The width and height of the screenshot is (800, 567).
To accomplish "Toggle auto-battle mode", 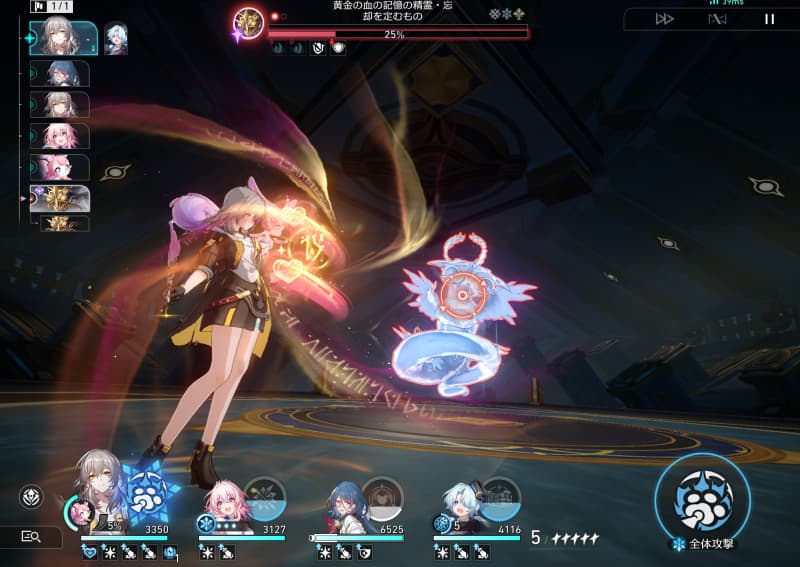I will pyautogui.click(x=716, y=18).
